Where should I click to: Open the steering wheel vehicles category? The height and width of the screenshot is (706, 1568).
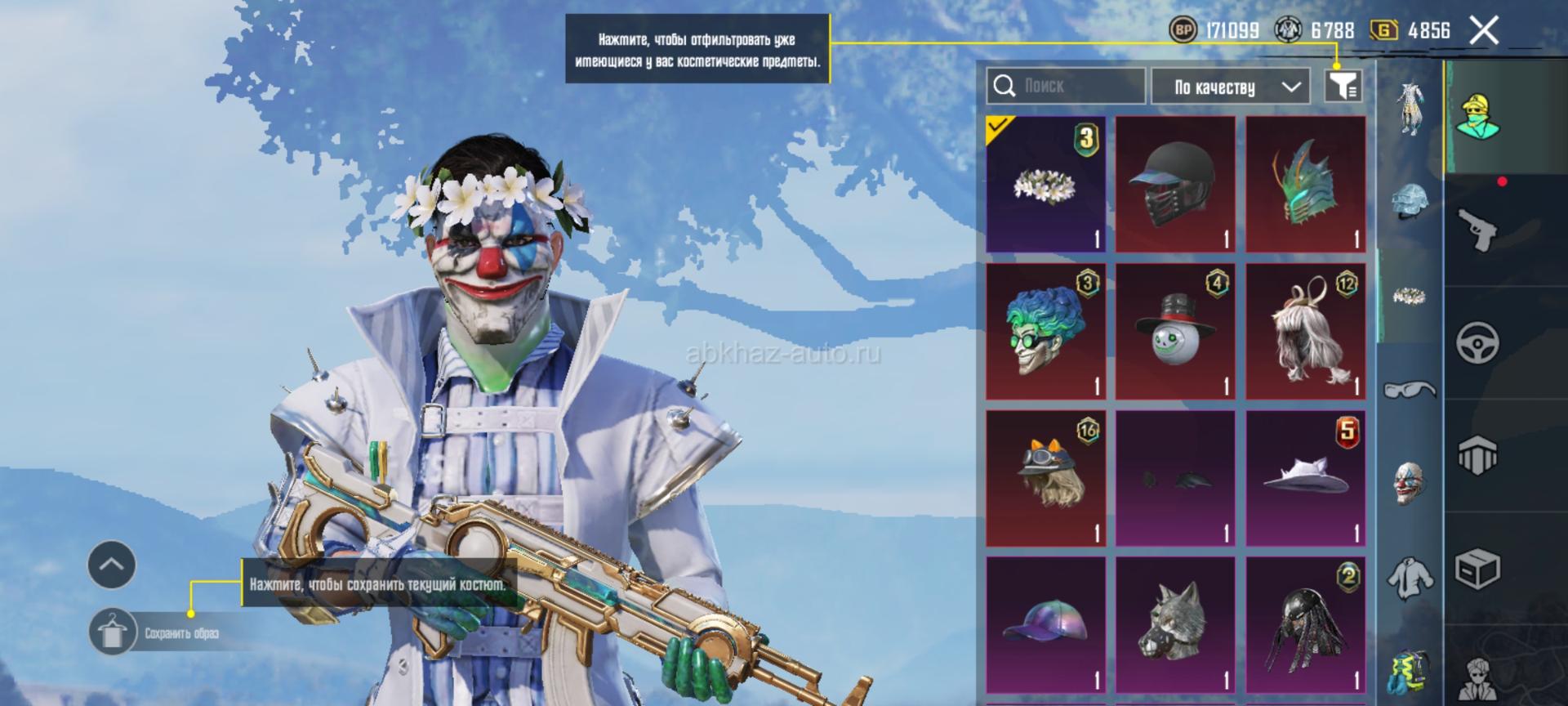tap(1477, 342)
